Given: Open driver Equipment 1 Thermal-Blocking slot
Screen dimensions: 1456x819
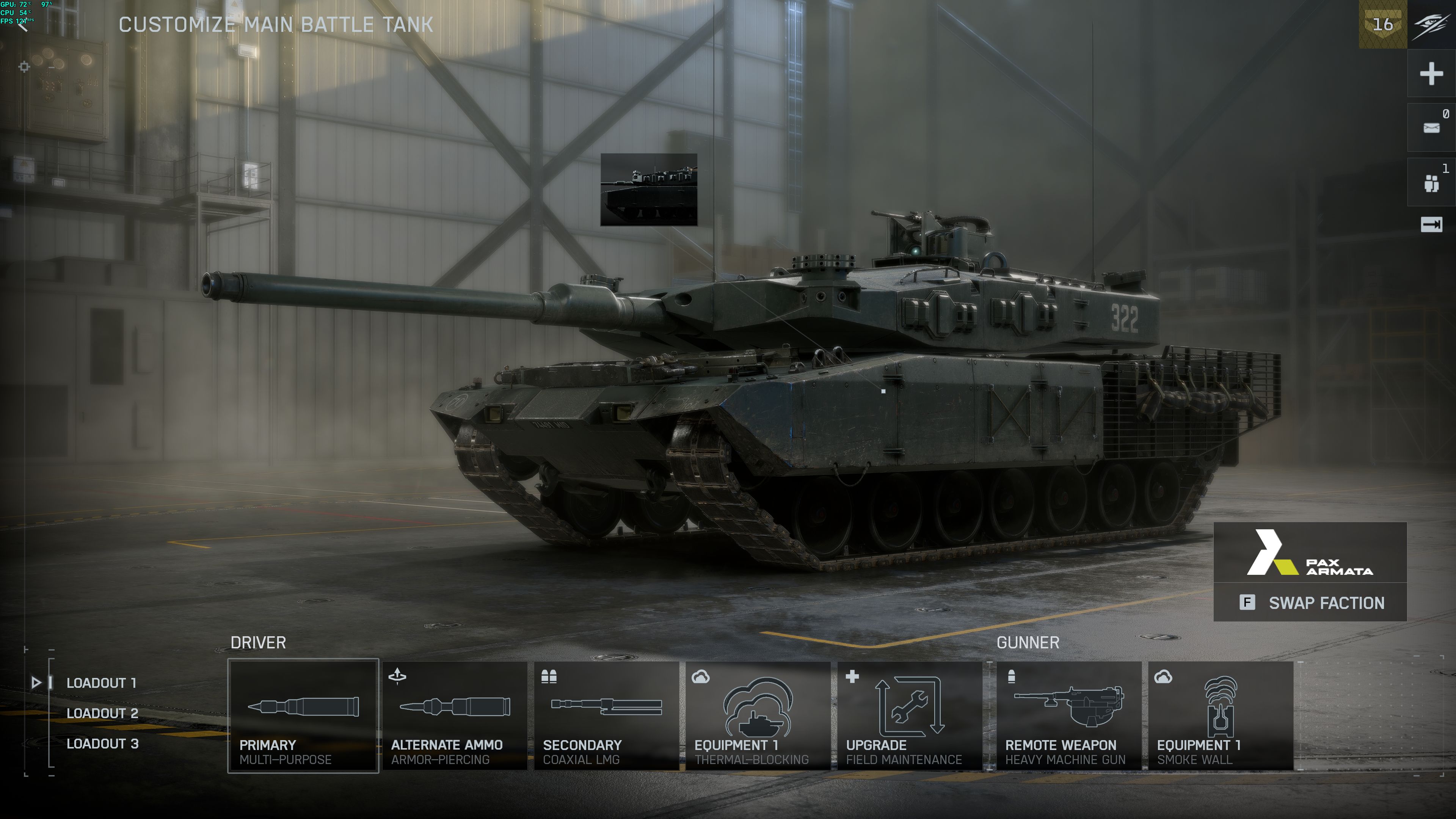Looking at the screenshot, I should [758, 715].
